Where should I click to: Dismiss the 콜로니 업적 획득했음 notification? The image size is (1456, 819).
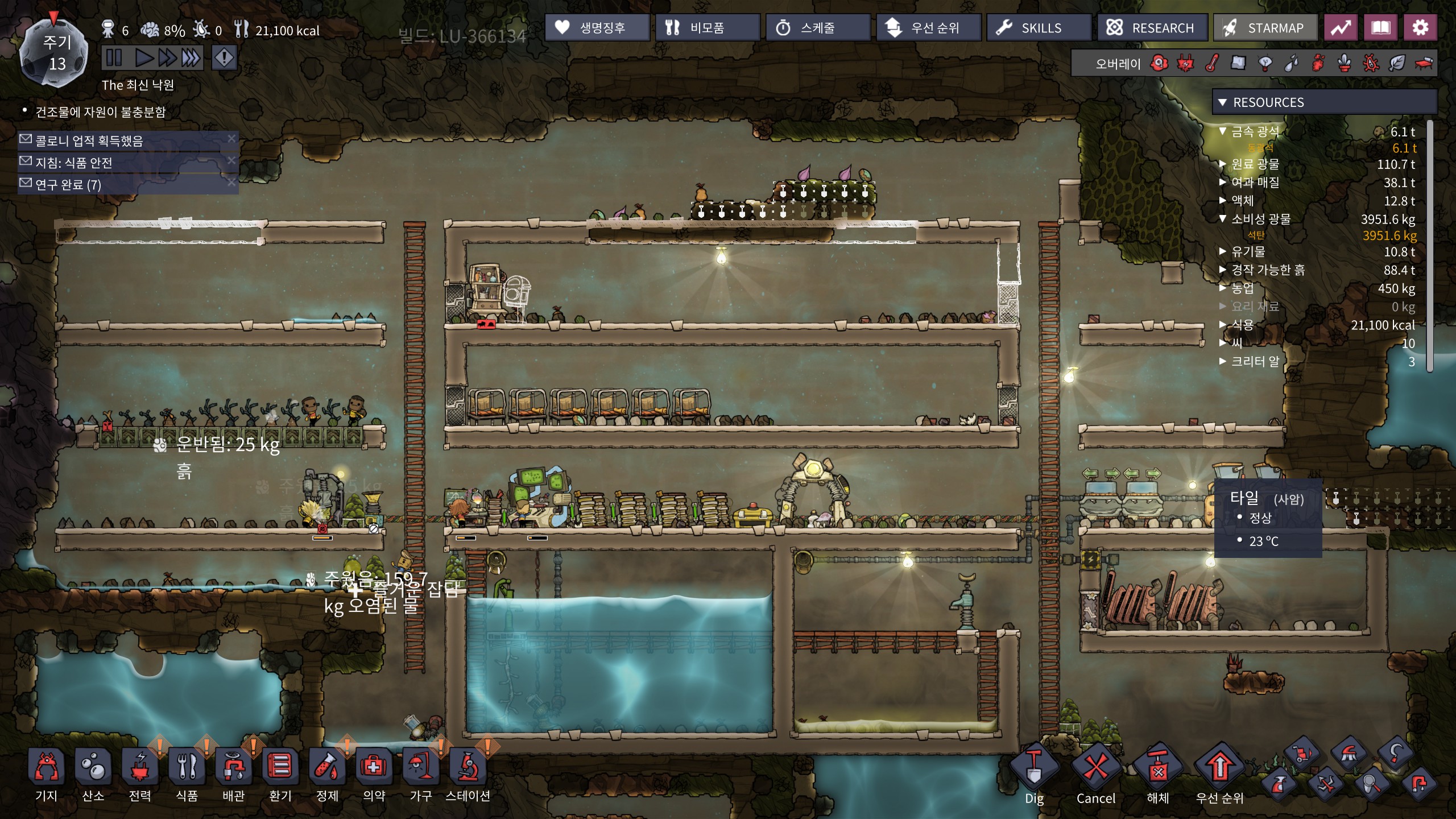[231, 138]
